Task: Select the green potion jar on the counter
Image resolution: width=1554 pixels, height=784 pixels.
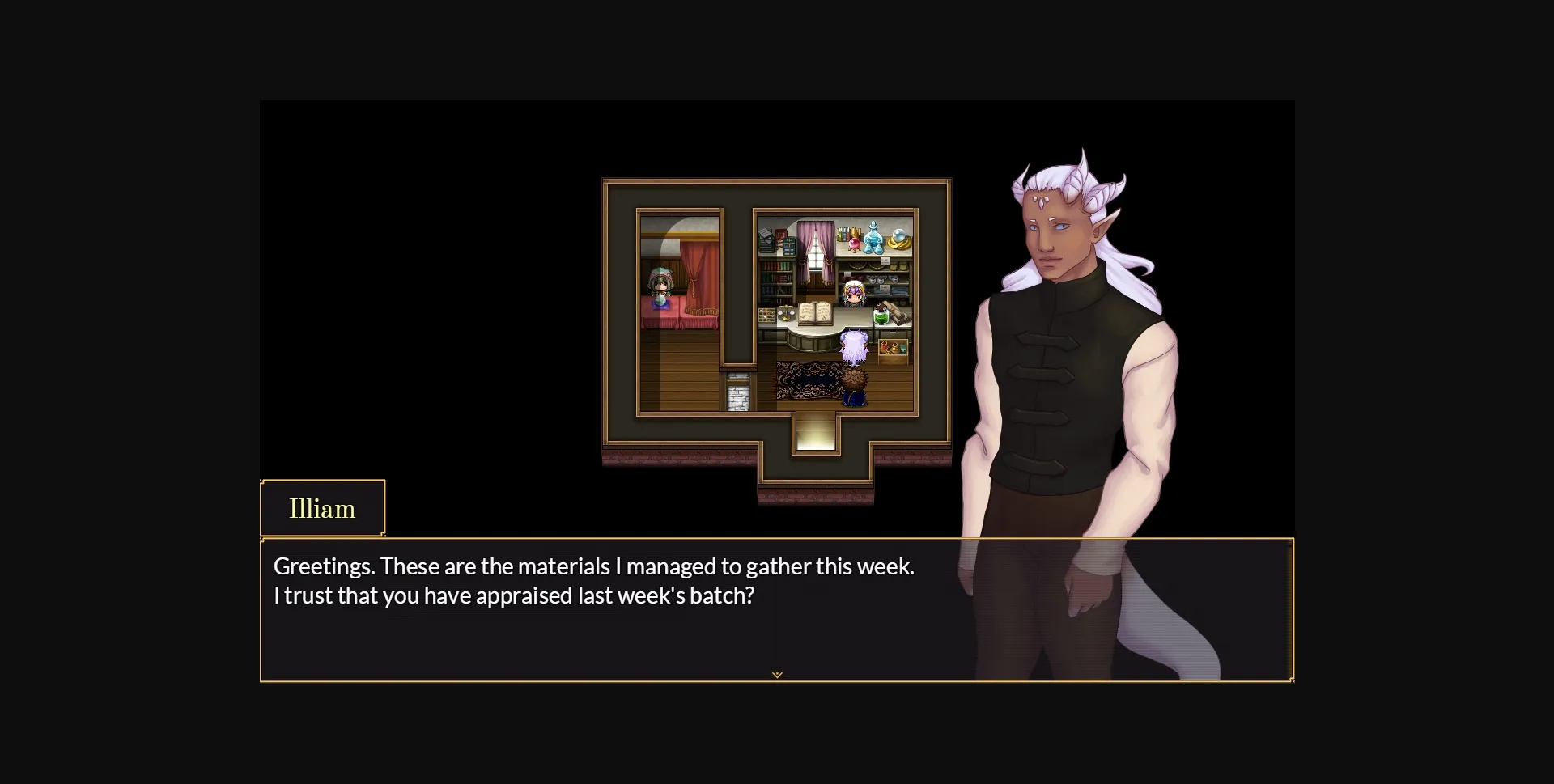Action: 881,316
